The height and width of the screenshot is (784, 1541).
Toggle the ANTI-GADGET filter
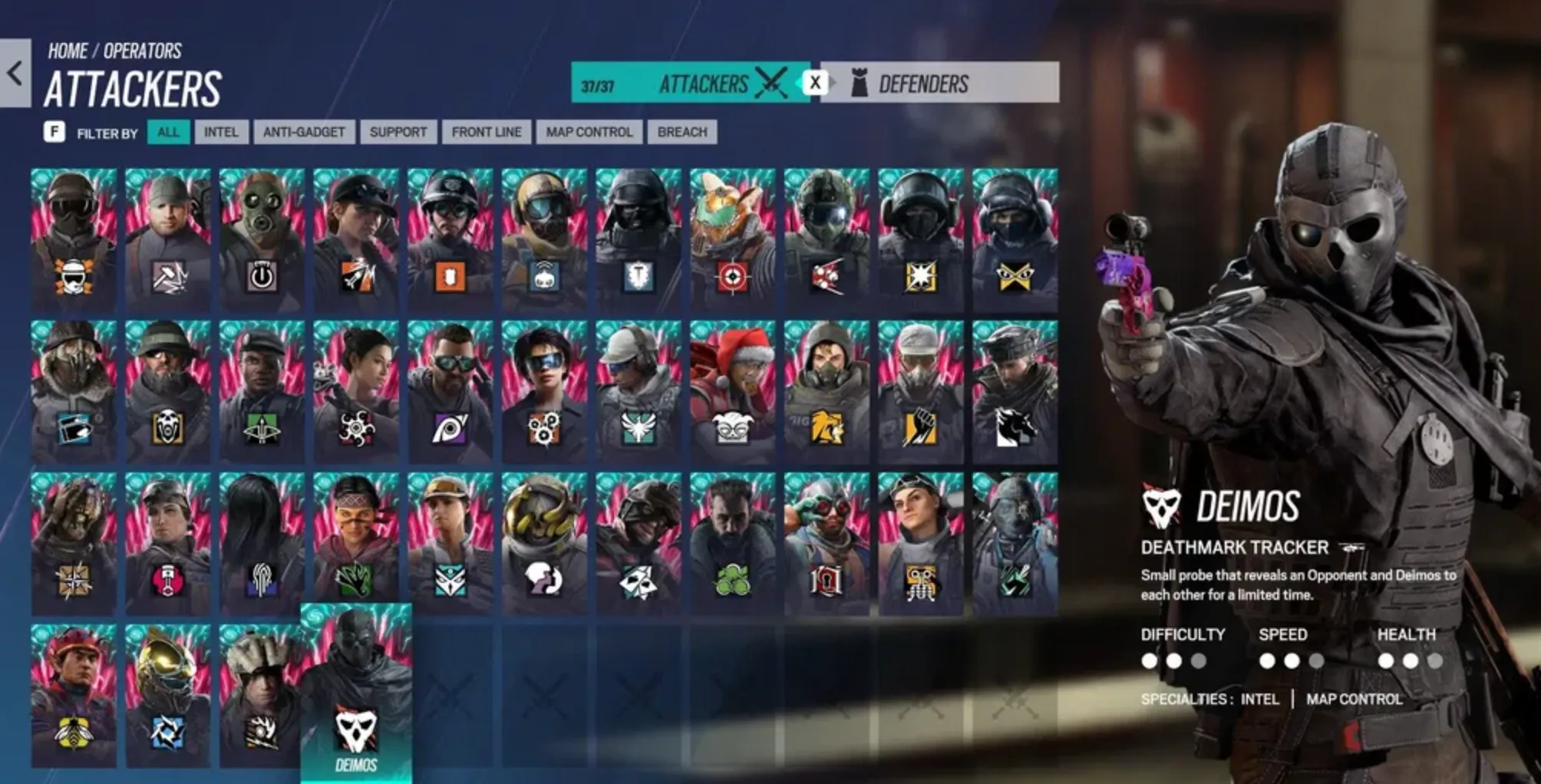(x=303, y=131)
